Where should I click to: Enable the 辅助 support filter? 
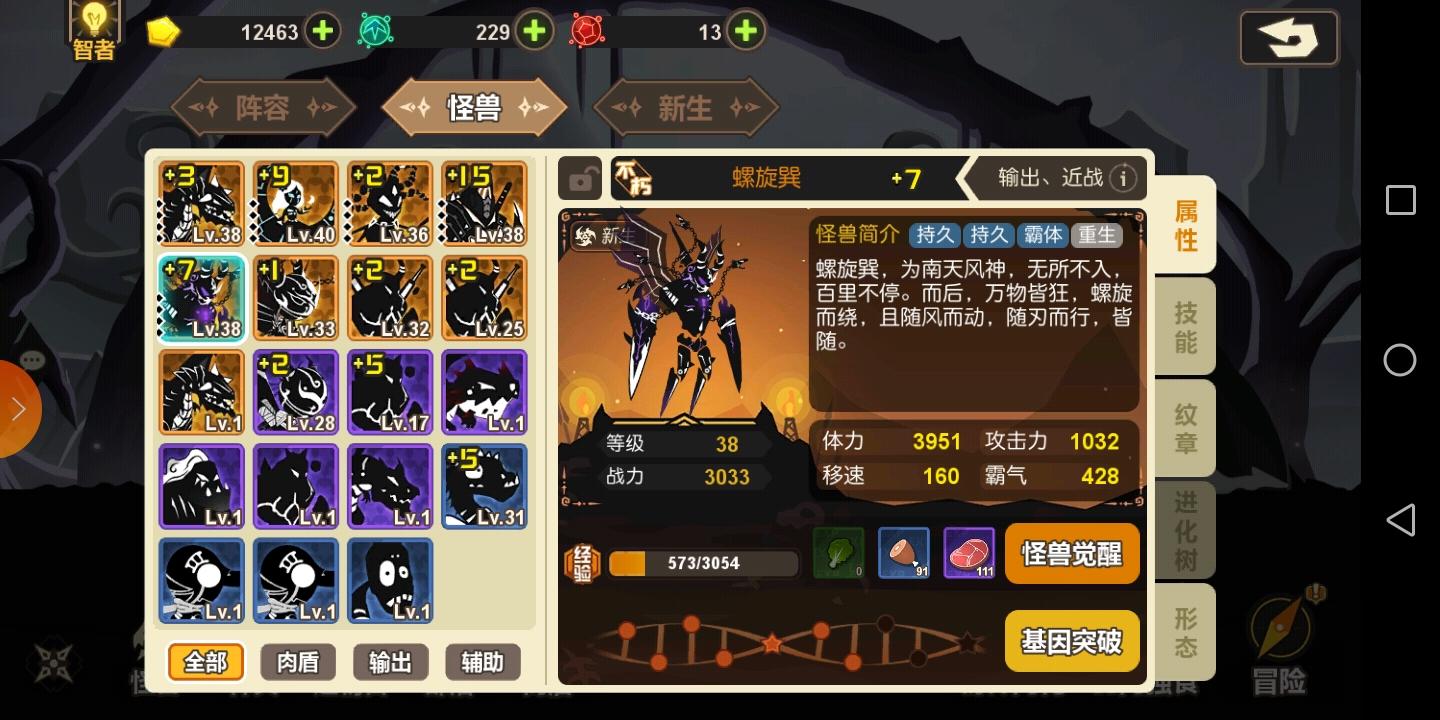pos(483,661)
